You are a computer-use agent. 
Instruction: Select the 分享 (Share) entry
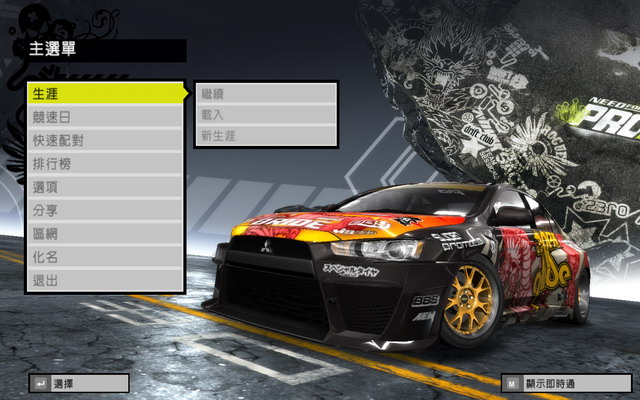click(105, 210)
